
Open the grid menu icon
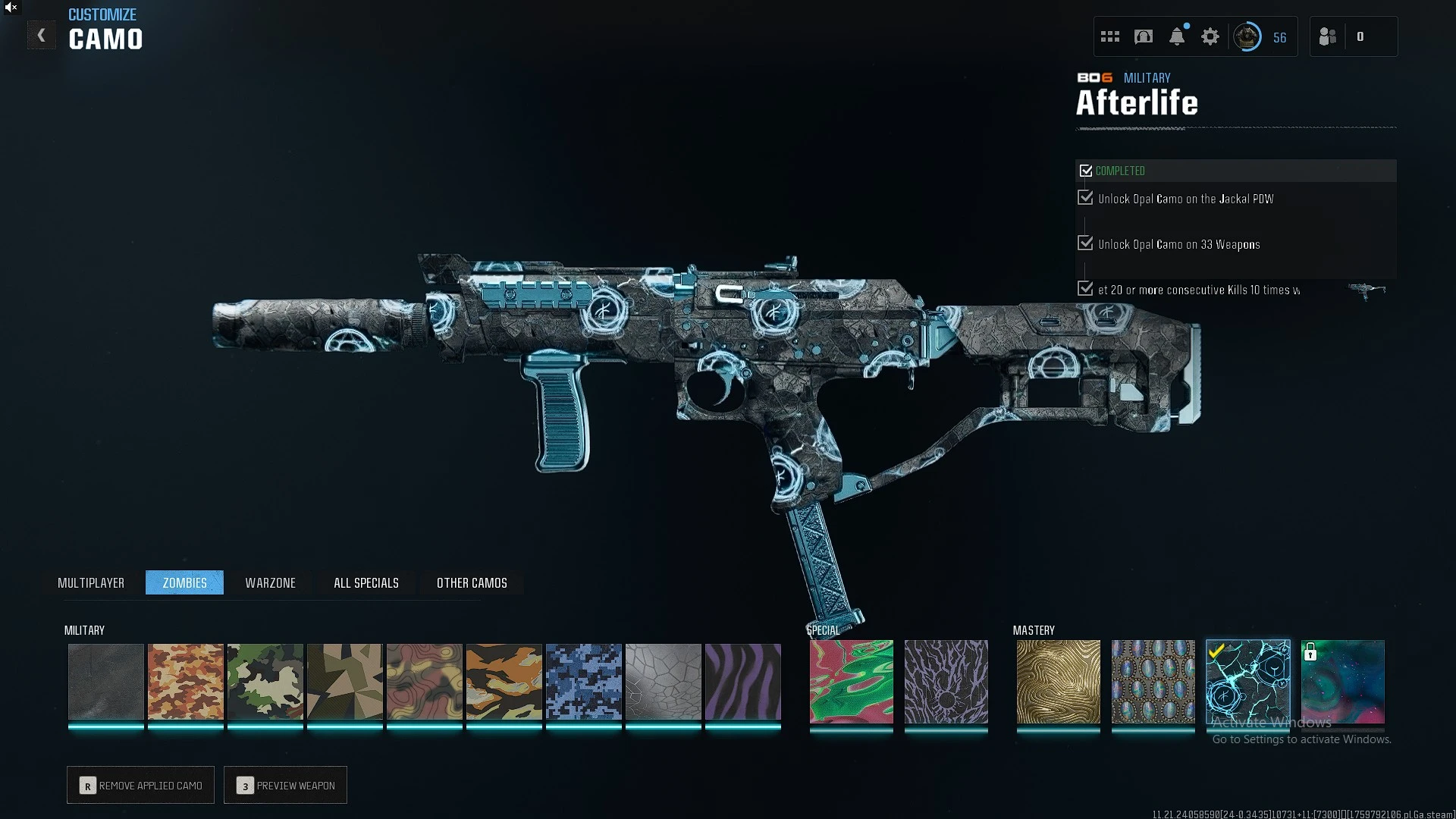1110,36
